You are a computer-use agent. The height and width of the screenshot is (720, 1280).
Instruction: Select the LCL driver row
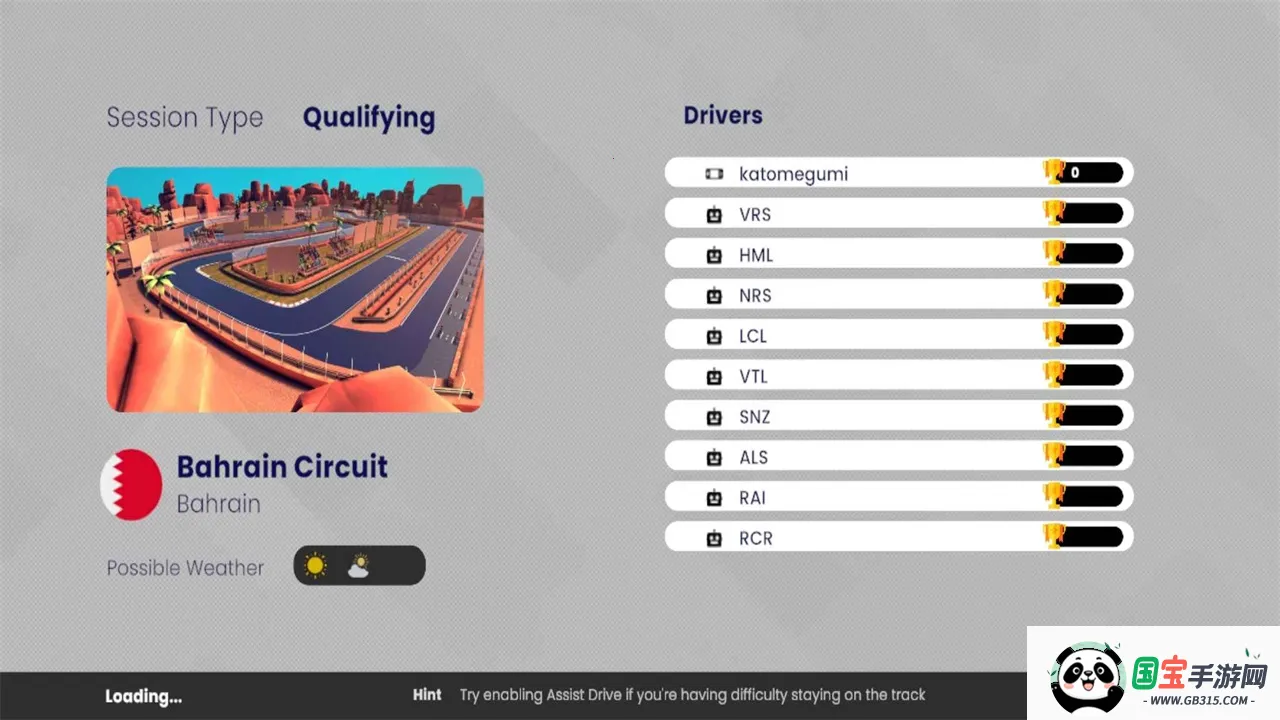[898, 336]
